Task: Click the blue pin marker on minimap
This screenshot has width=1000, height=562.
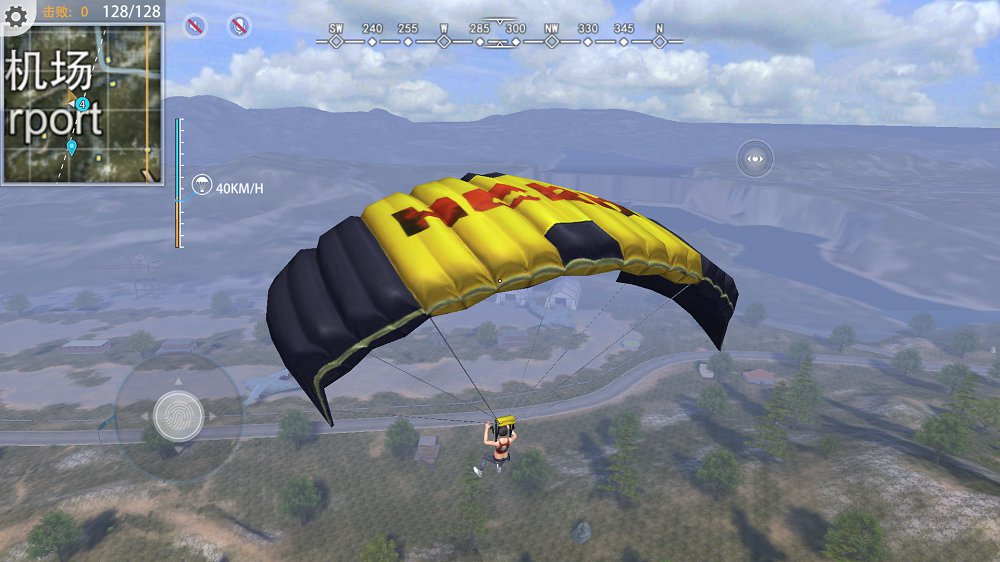Action: coord(72,148)
